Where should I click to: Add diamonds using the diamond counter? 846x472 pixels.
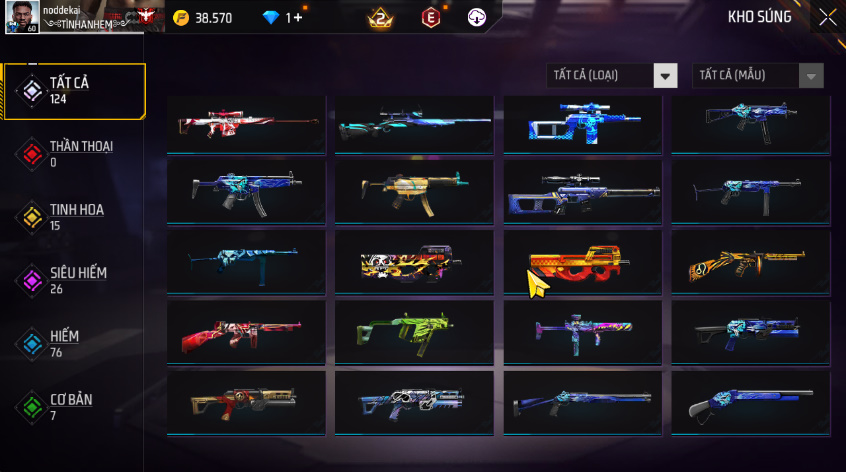tap(284, 18)
